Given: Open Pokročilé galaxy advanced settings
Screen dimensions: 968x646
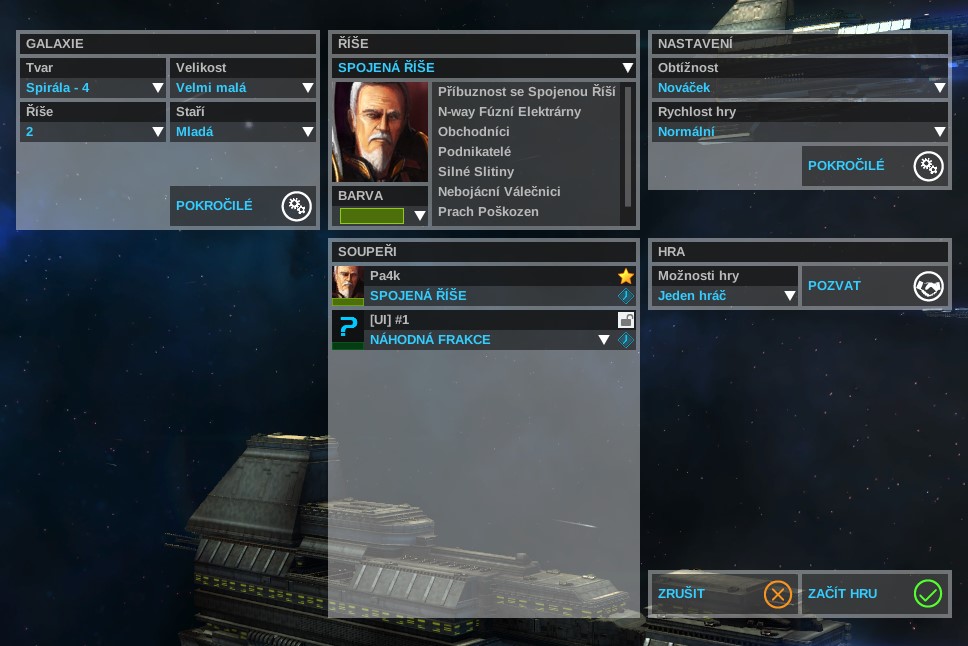Looking at the screenshot, I should pyautogui.click(x=243, y=206).
